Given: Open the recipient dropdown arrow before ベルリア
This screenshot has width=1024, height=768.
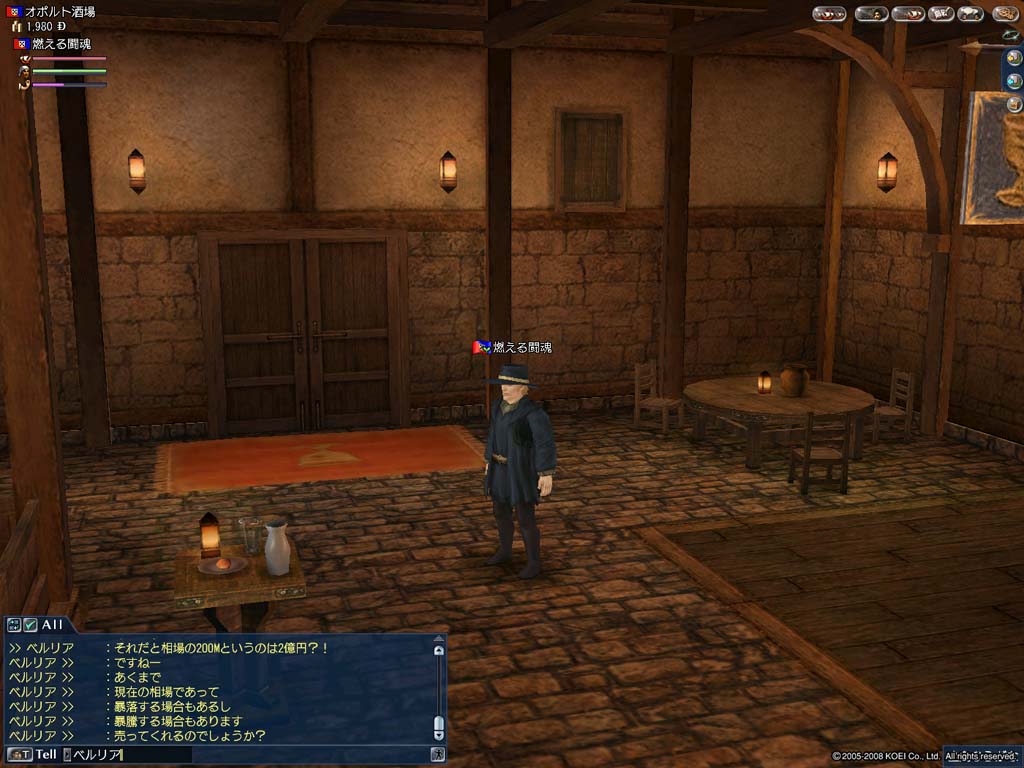Looking at the screenshot, I should point(68,754).
